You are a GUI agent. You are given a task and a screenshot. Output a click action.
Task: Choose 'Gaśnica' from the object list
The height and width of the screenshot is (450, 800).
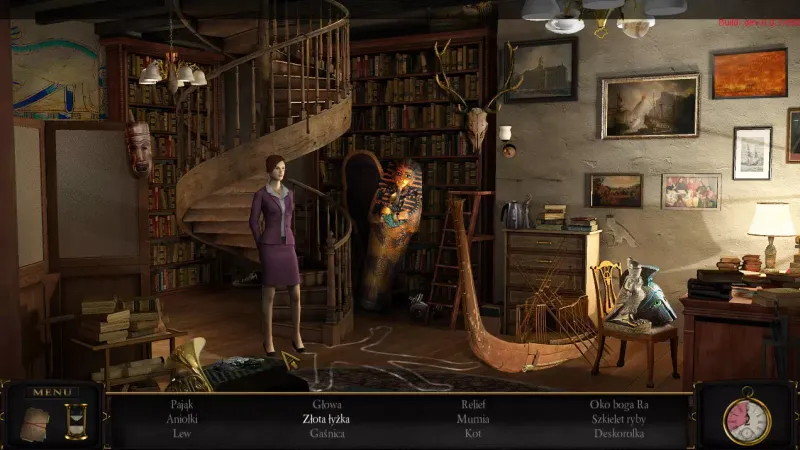[x=327, y=433]
